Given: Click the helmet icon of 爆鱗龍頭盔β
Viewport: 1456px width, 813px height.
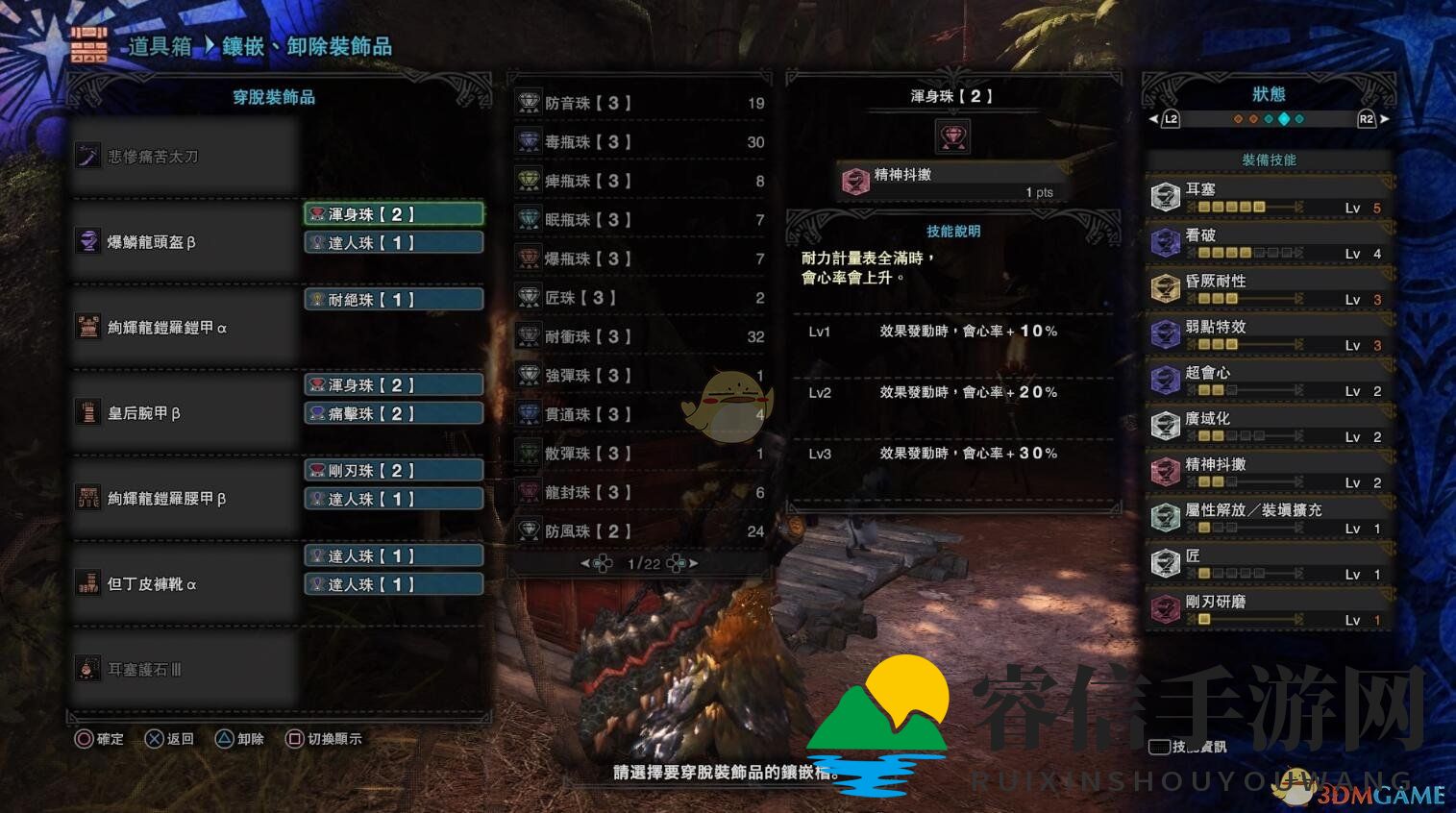Looking at the screenshot, I should point(88,241).
